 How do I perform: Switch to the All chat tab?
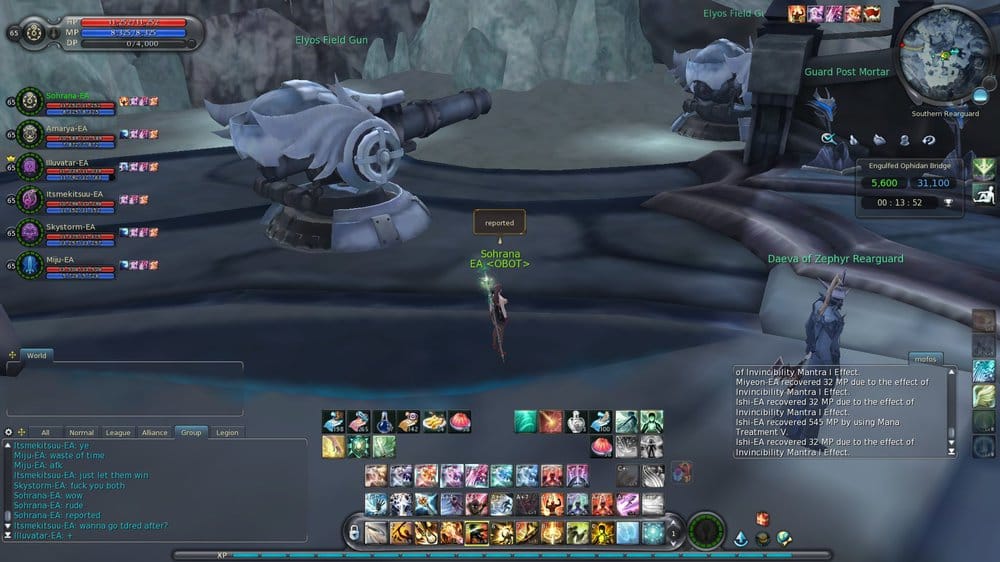45,433
